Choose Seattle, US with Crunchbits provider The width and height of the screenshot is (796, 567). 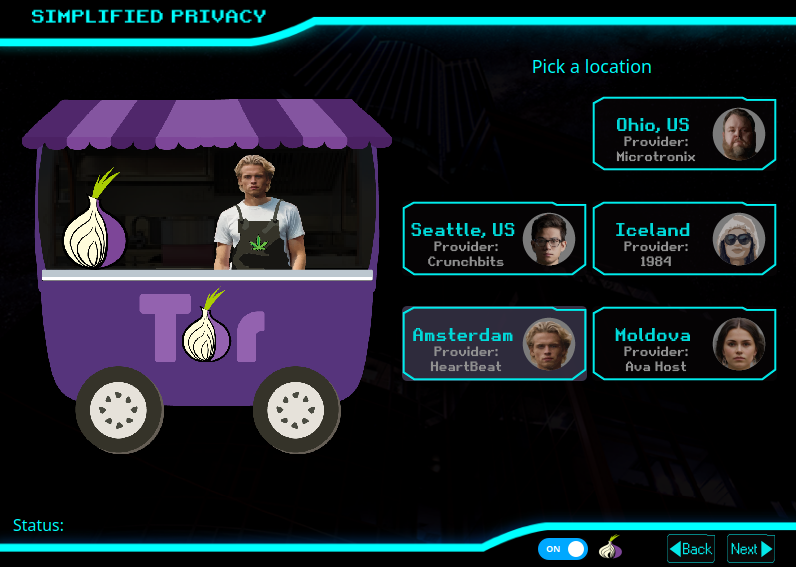(x=494, y=239)
